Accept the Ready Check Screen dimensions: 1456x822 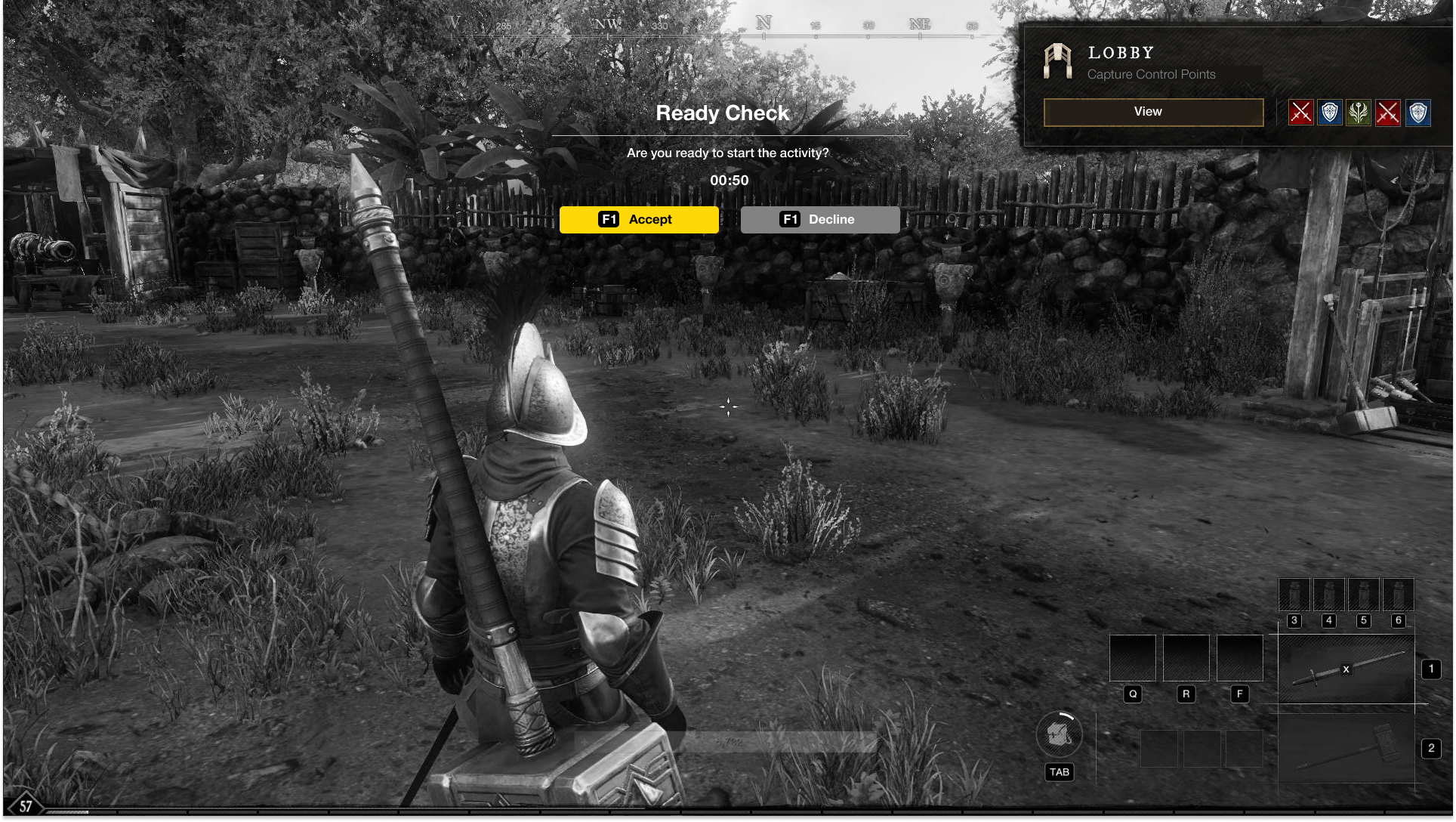(x=639, y=220)
